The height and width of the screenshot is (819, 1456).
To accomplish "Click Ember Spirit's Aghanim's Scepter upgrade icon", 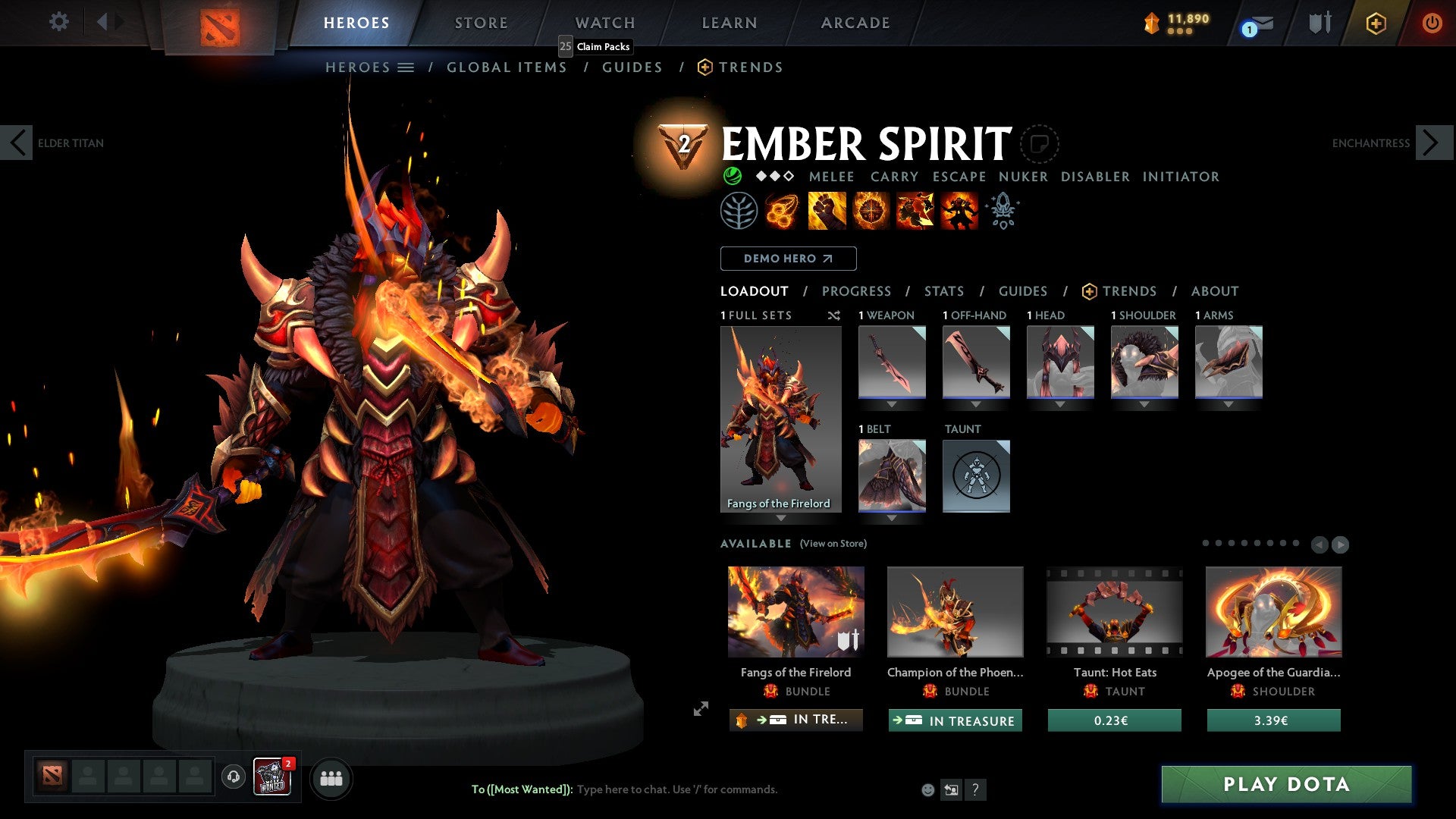I will click(x=1002, y=211).
